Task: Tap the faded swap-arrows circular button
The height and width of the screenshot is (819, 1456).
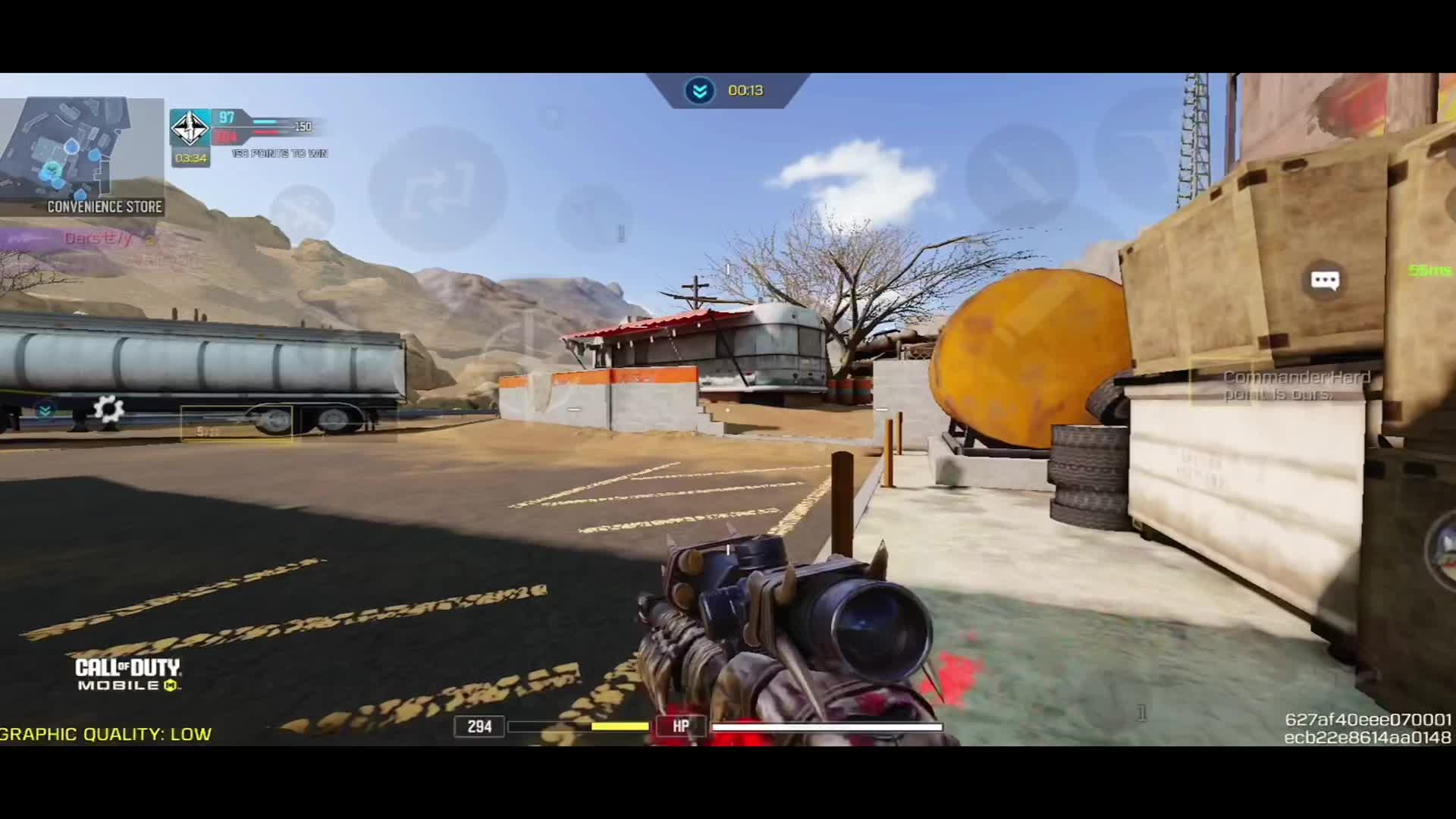Action: 438,190
